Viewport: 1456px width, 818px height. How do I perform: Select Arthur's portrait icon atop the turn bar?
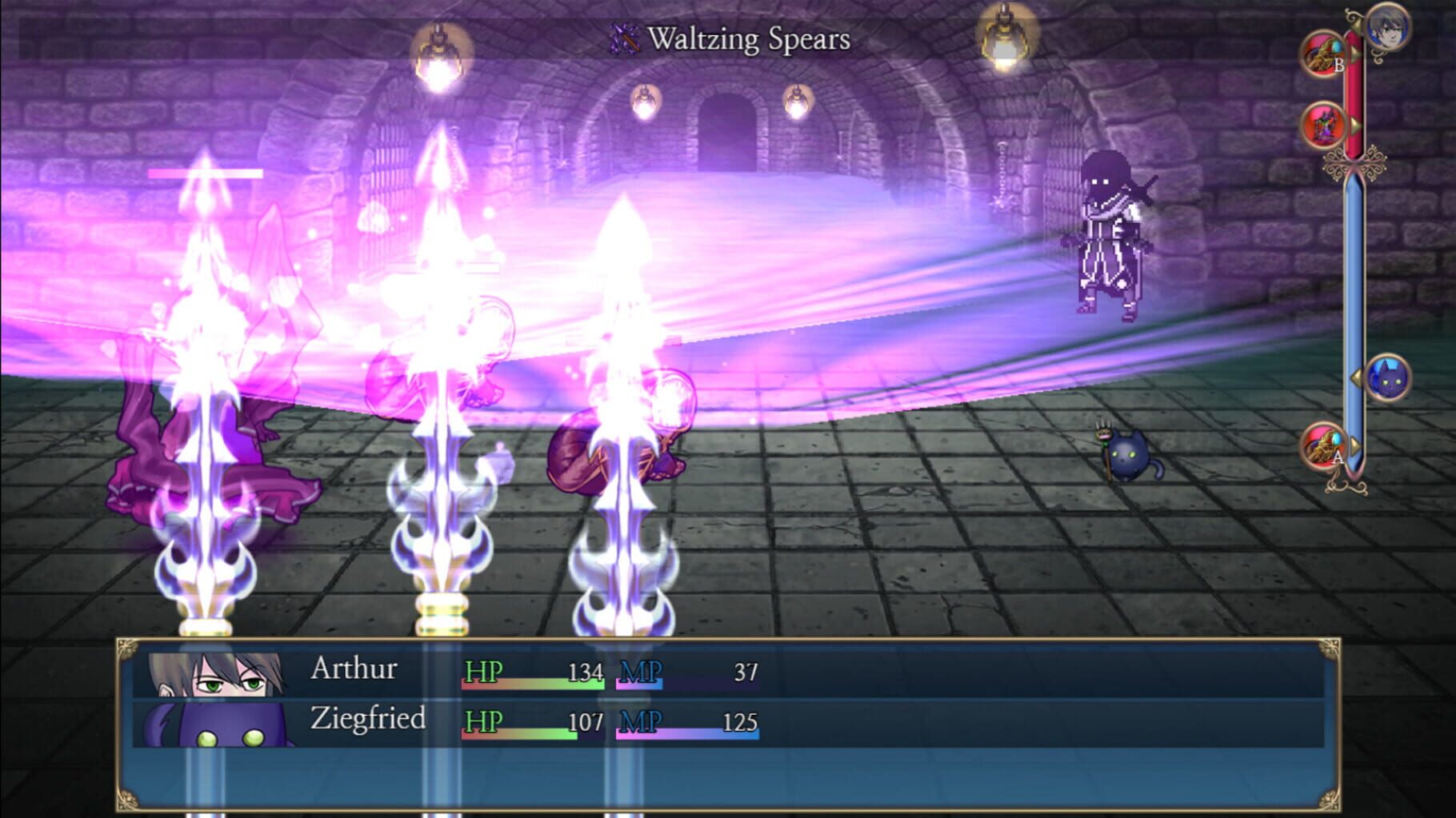[1387, 30]
